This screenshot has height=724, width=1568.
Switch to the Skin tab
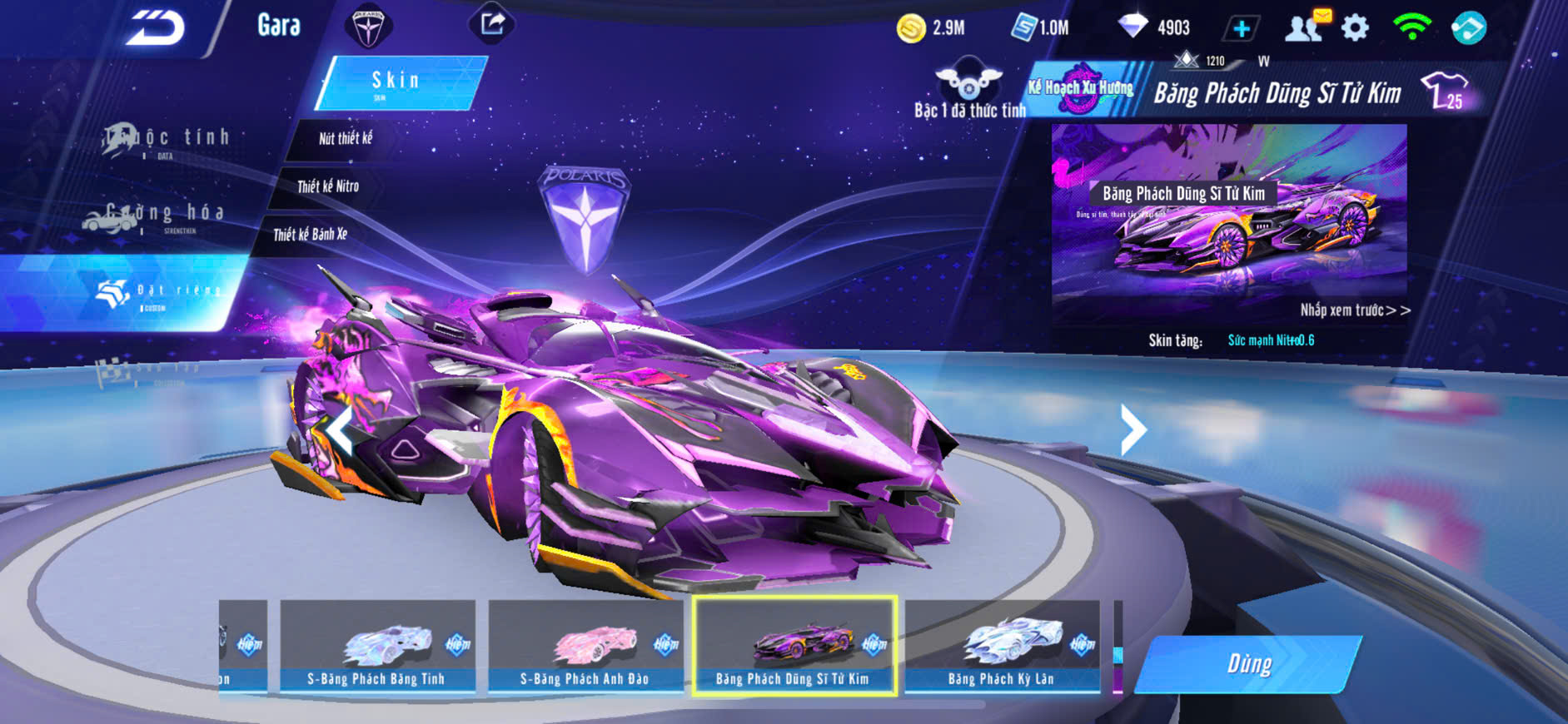tap(397, 82)
